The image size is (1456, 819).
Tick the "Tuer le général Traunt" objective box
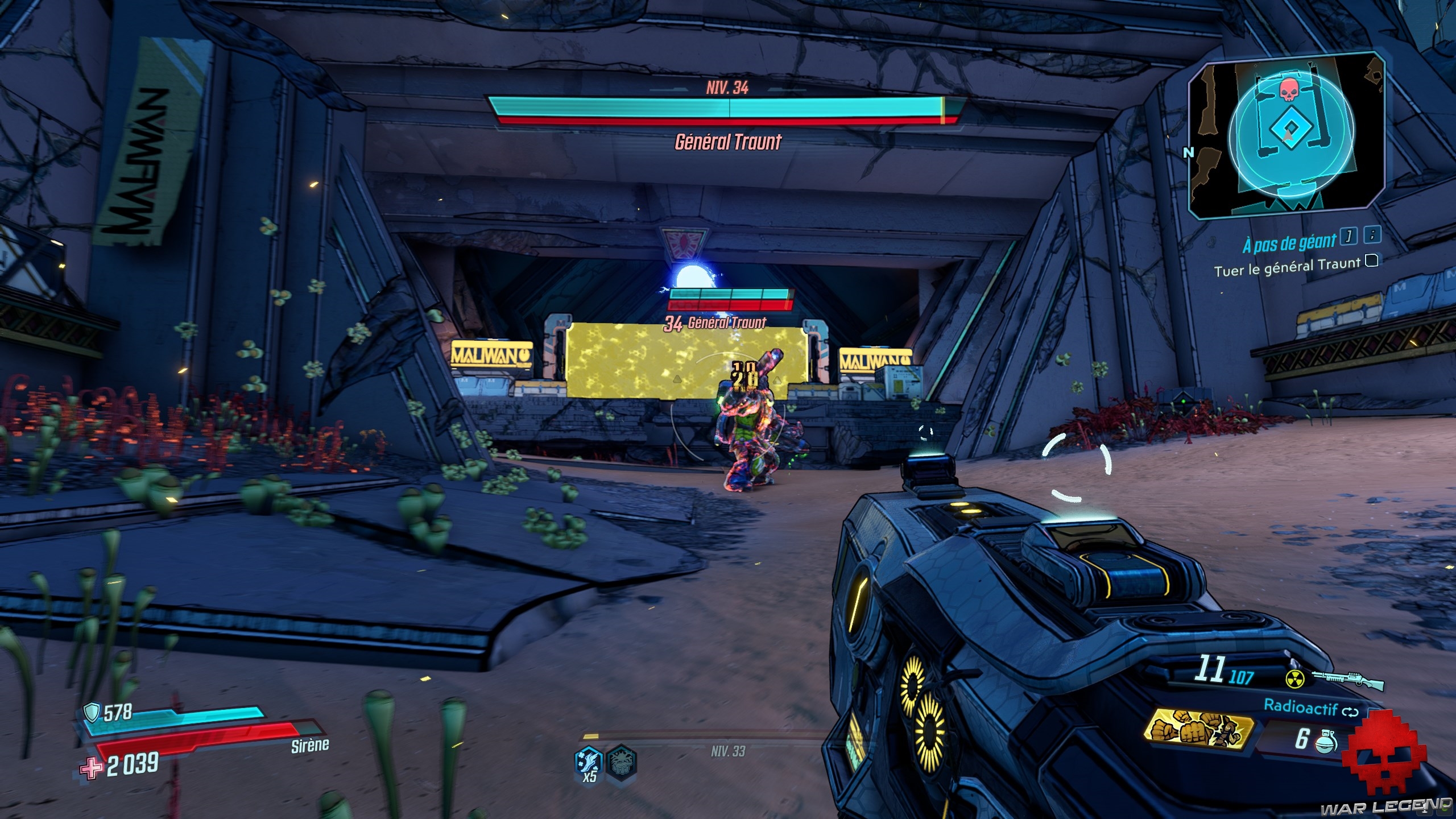1372,261
